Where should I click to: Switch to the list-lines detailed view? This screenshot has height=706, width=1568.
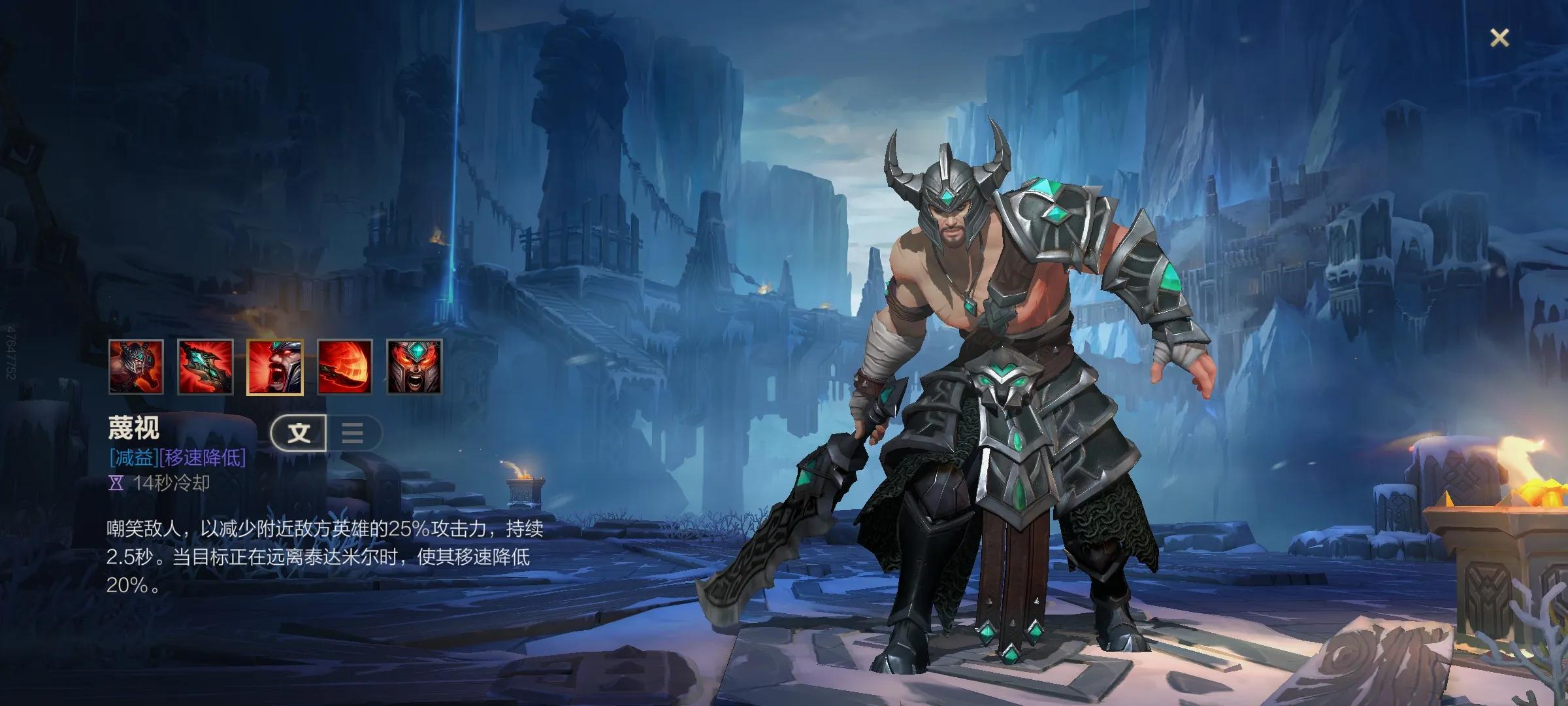353,433
